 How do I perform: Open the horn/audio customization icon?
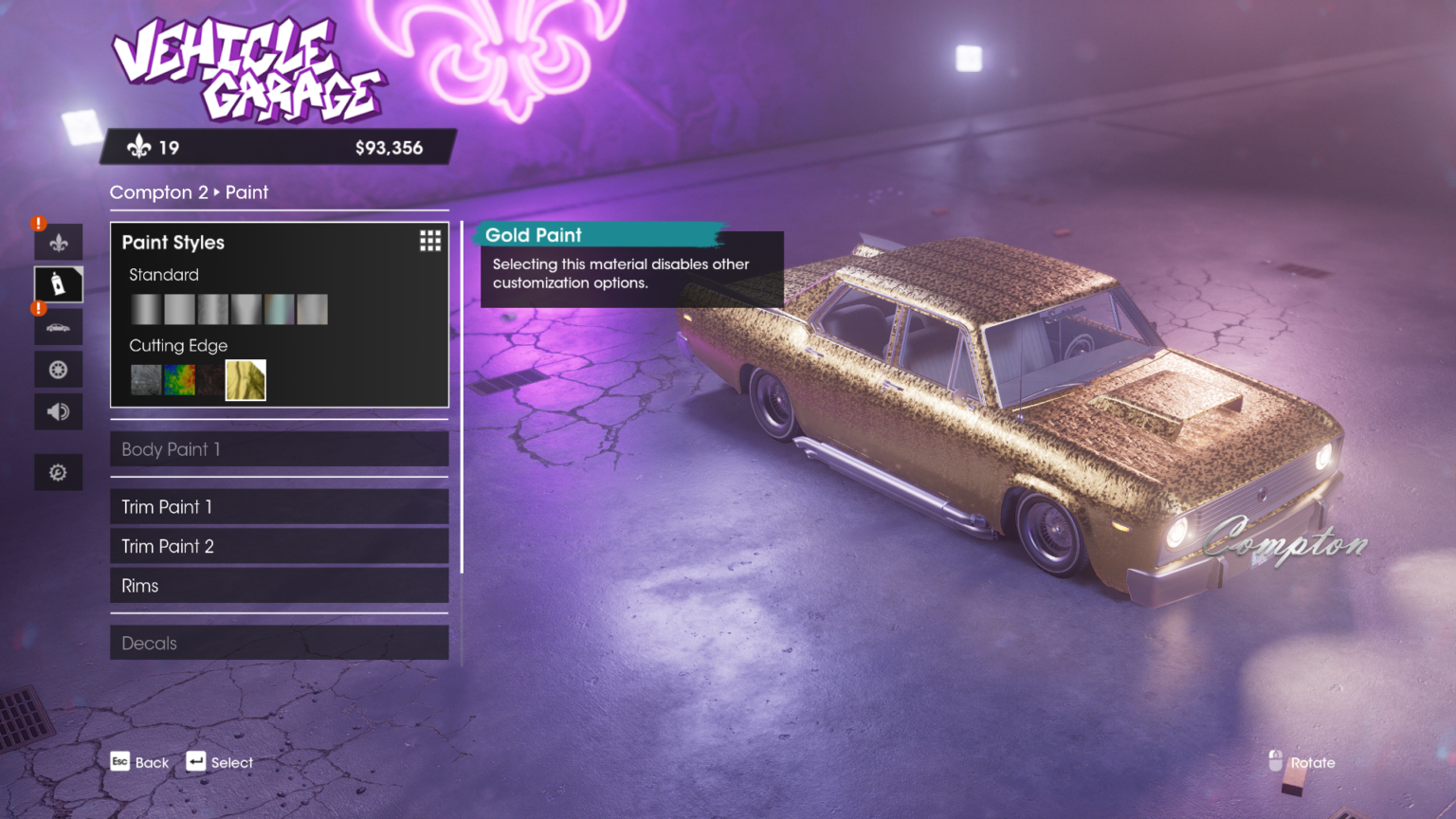pos(58,411)
